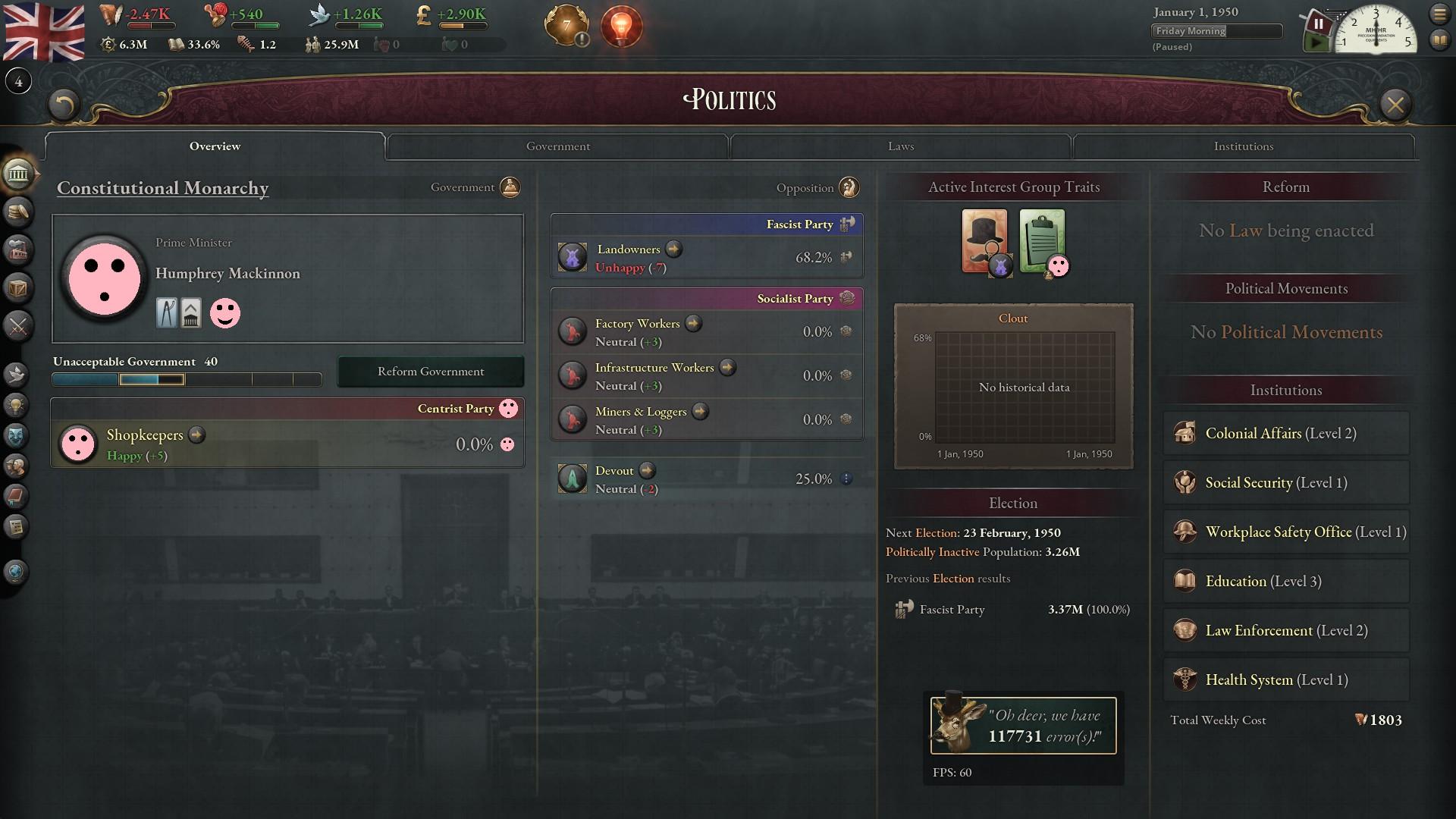1456x819 pixels.
Task: Click the Factory Workers interest group
Action: 636,324
